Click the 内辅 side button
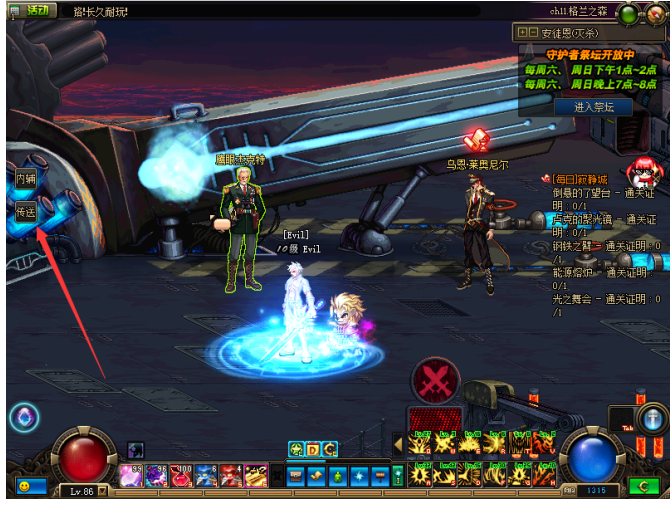The height and width of the screenshot is (514, 672). pos(25,178)
